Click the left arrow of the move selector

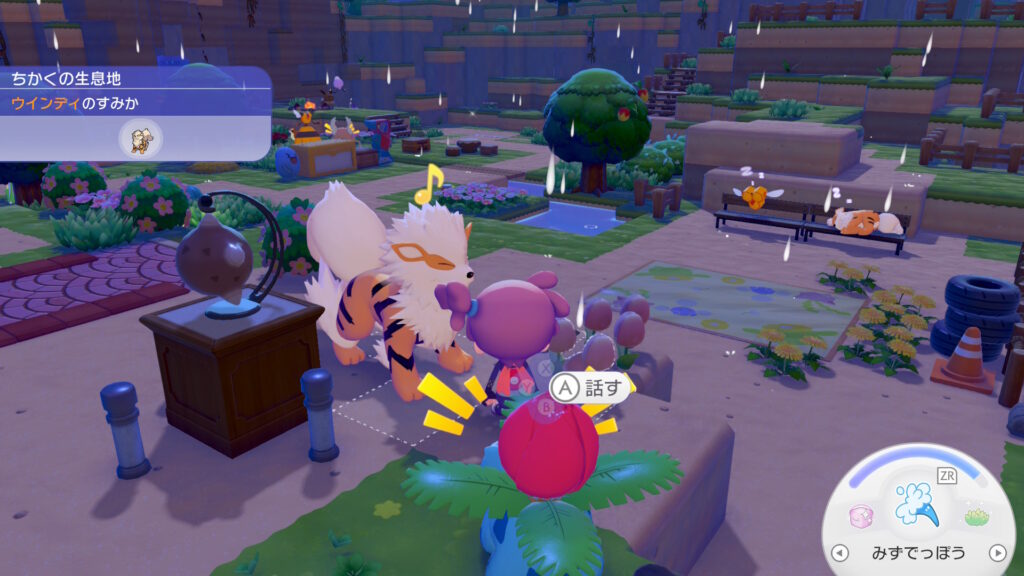coord(841,553)
